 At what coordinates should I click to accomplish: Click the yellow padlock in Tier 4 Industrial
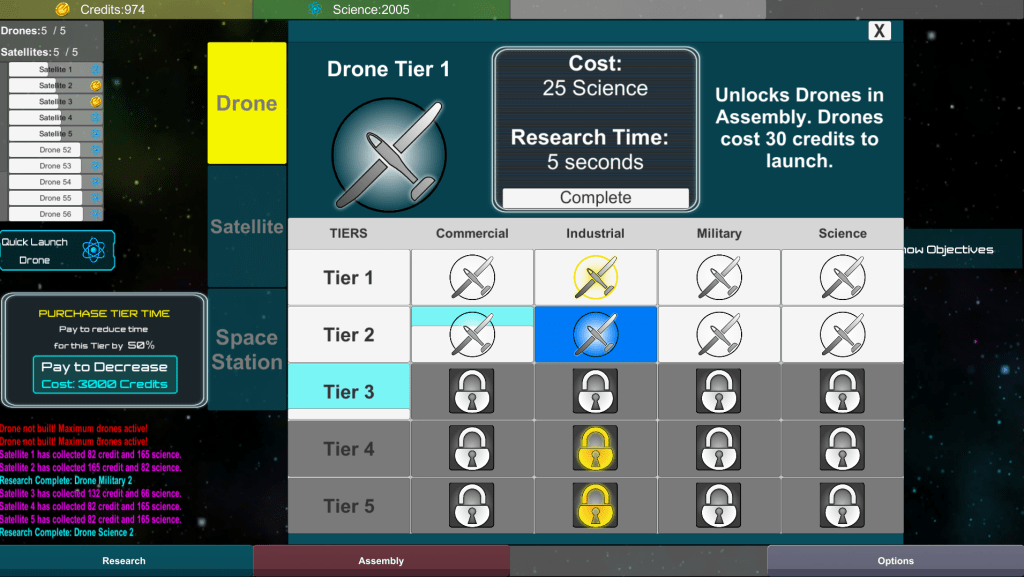pos(595,448)
